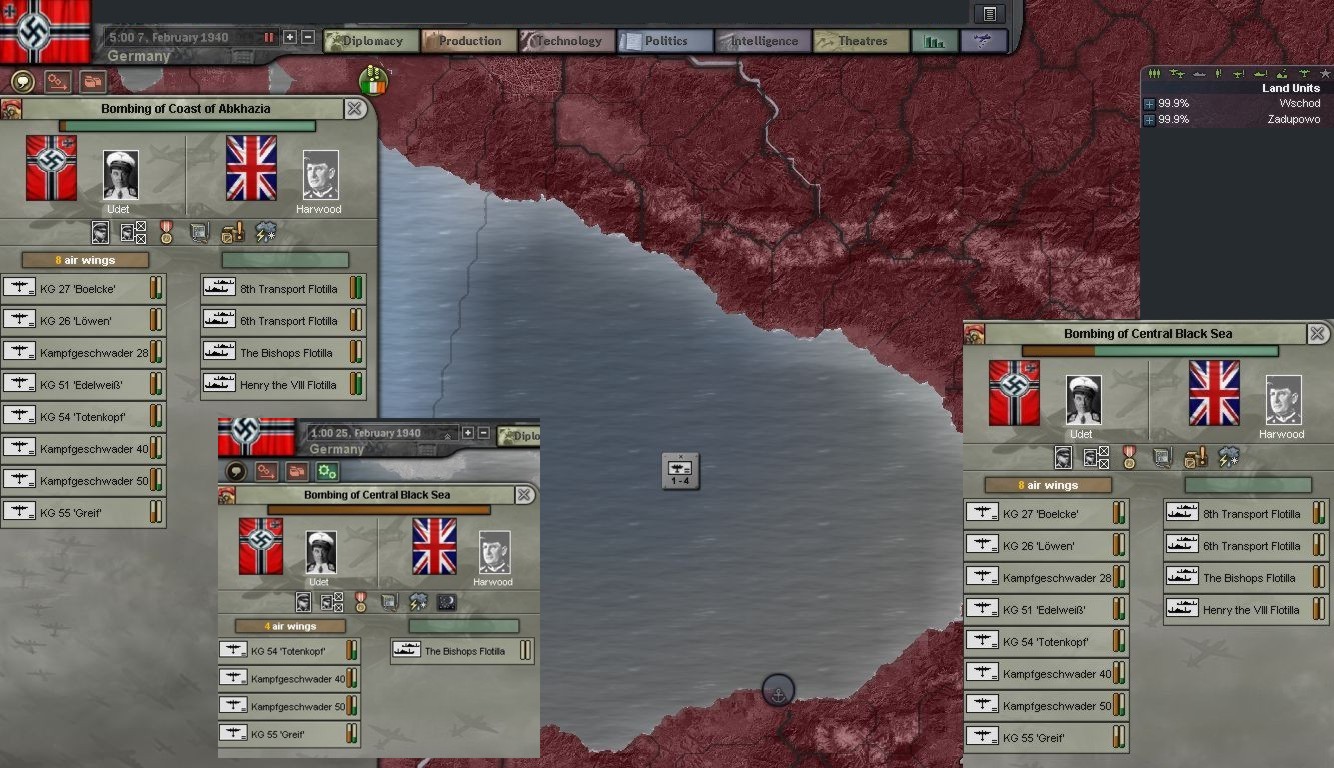The width and height of the screenshot is (1334, 768).
Task: Open the main menu button at top right
Action: click(989, 13)
